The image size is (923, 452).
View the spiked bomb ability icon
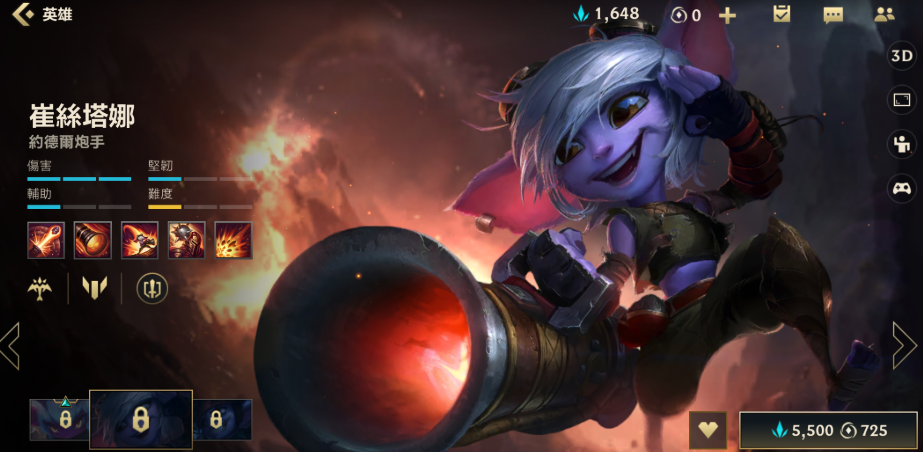pos(187,240)
